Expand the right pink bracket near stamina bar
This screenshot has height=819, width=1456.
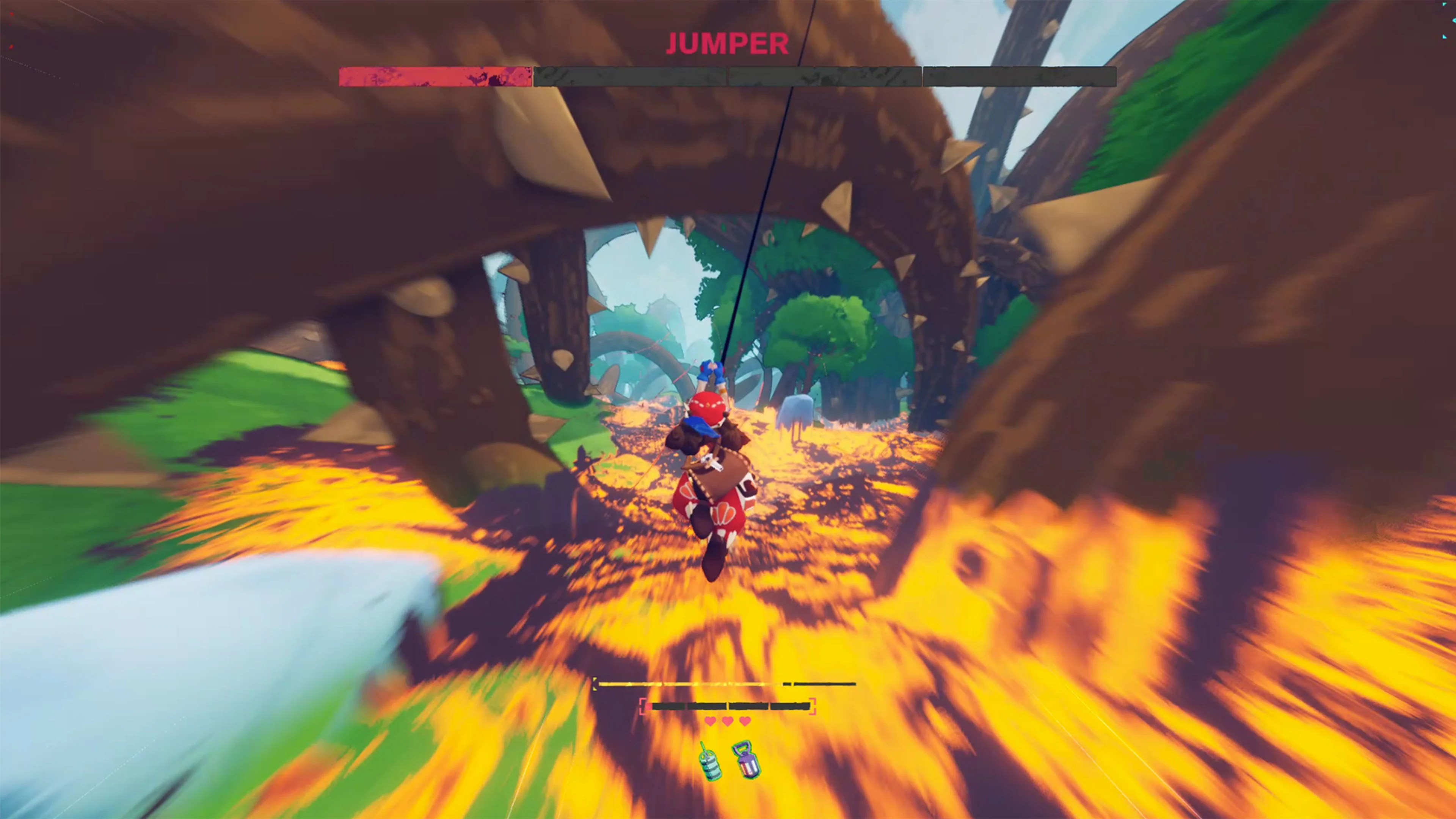point(812,706)
